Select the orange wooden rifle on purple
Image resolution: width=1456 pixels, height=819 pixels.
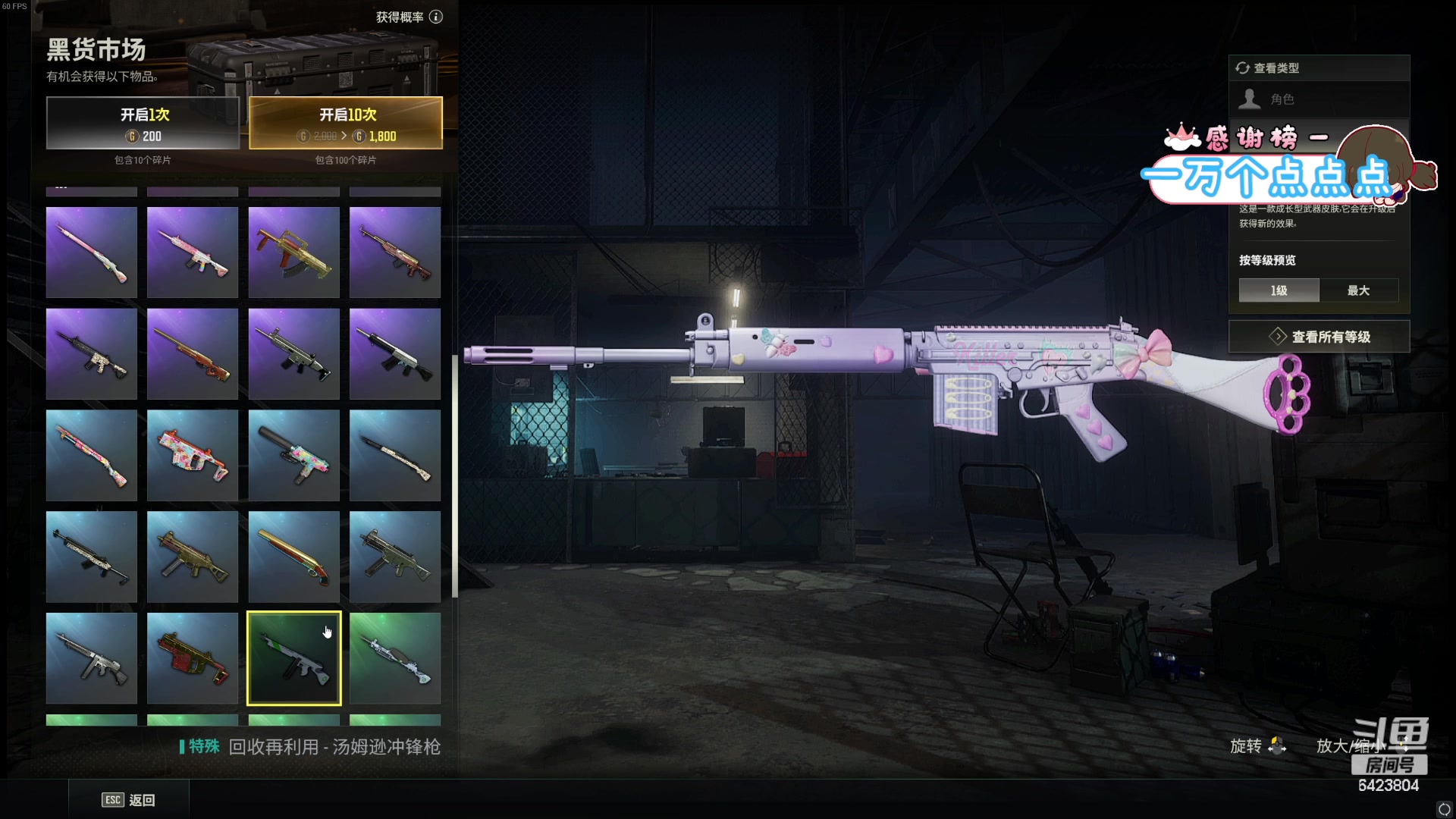click(193, 354)
